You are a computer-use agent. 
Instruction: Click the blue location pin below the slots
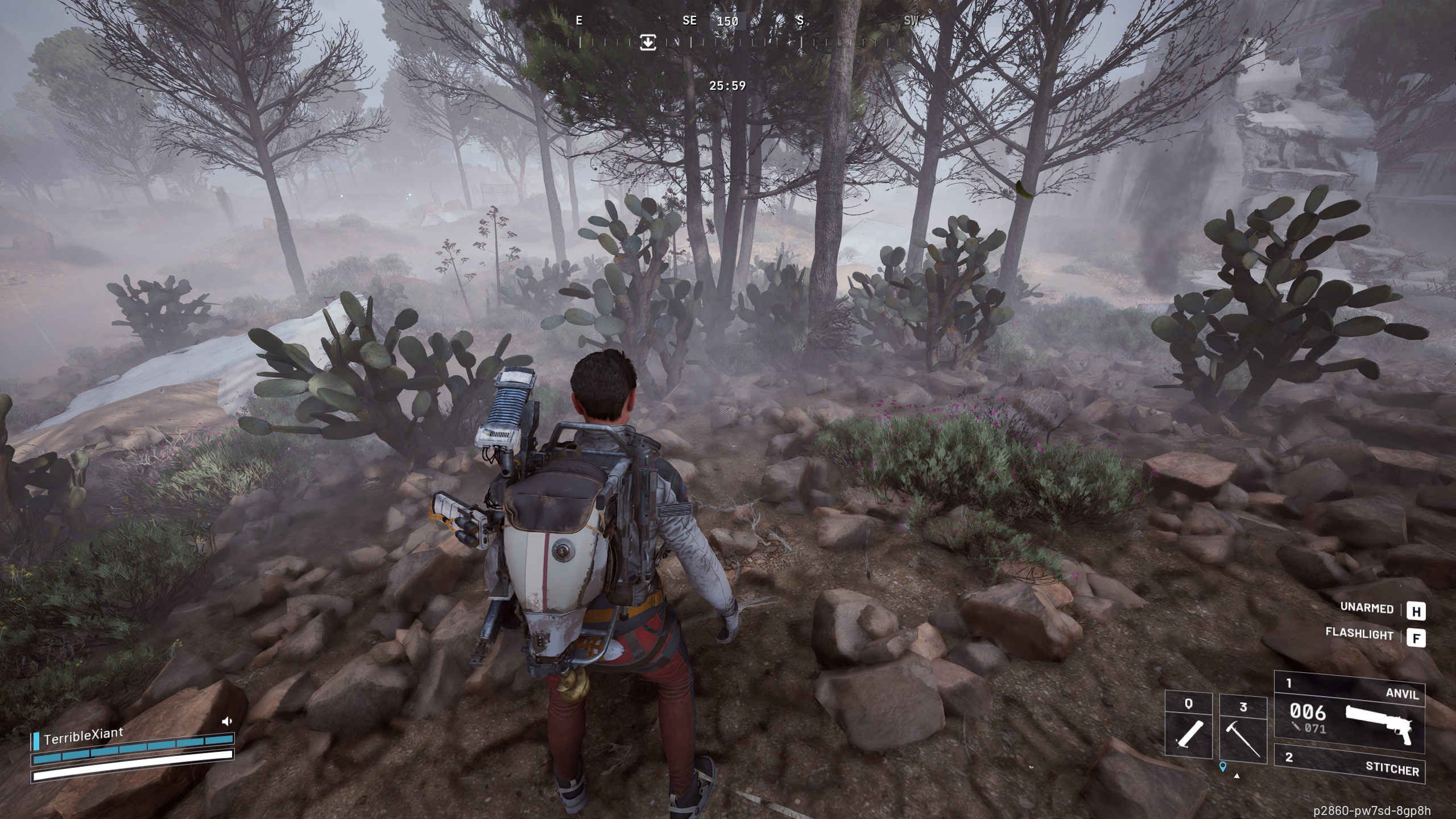pyautogui.click(x=1223, y=768)
